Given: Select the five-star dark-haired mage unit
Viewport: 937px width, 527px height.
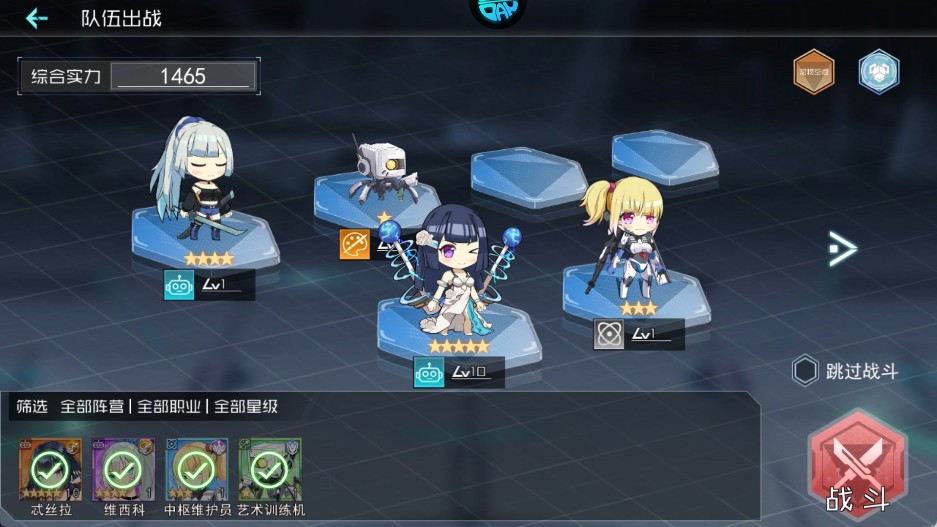Looking at the screenshot, I should [x=458, y=273].
